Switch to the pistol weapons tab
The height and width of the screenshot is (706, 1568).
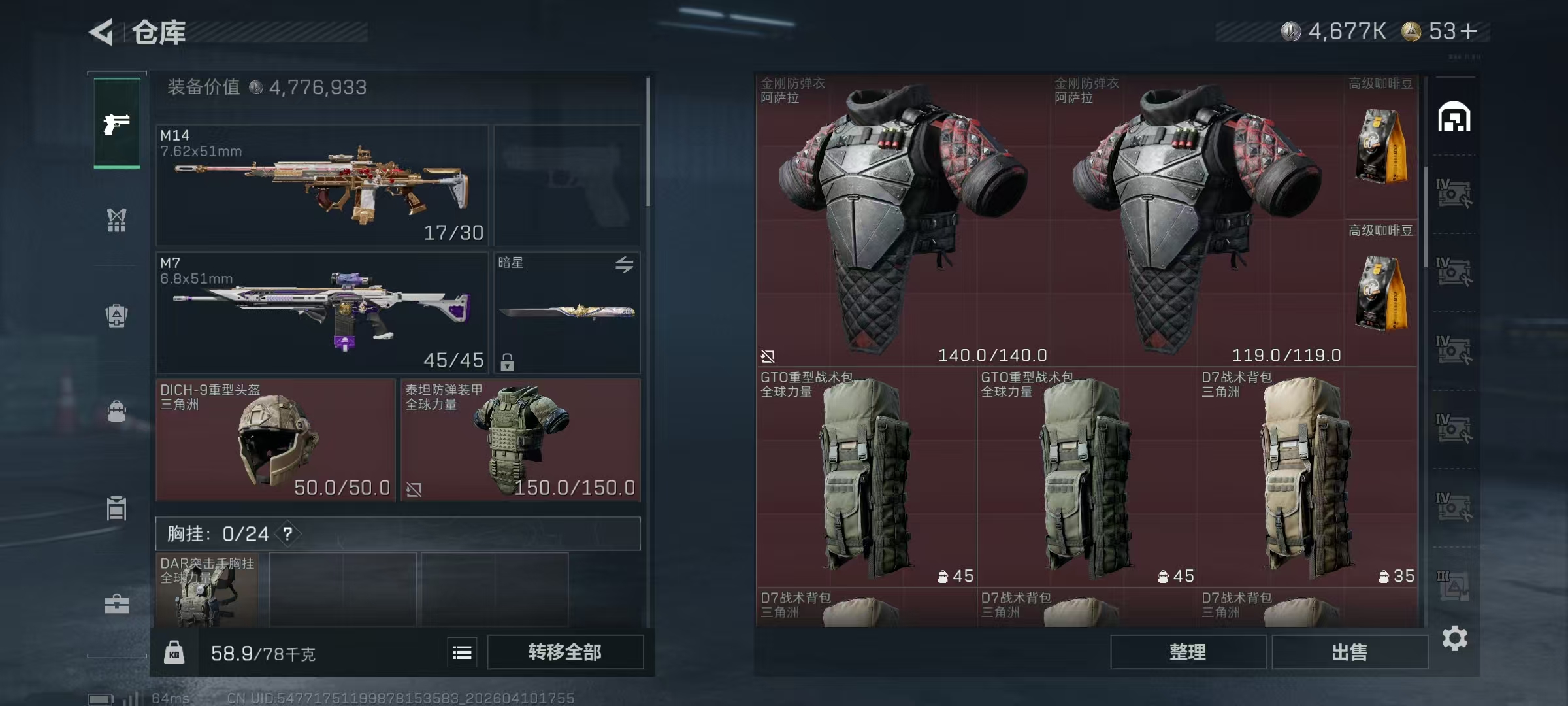[117, 124]
